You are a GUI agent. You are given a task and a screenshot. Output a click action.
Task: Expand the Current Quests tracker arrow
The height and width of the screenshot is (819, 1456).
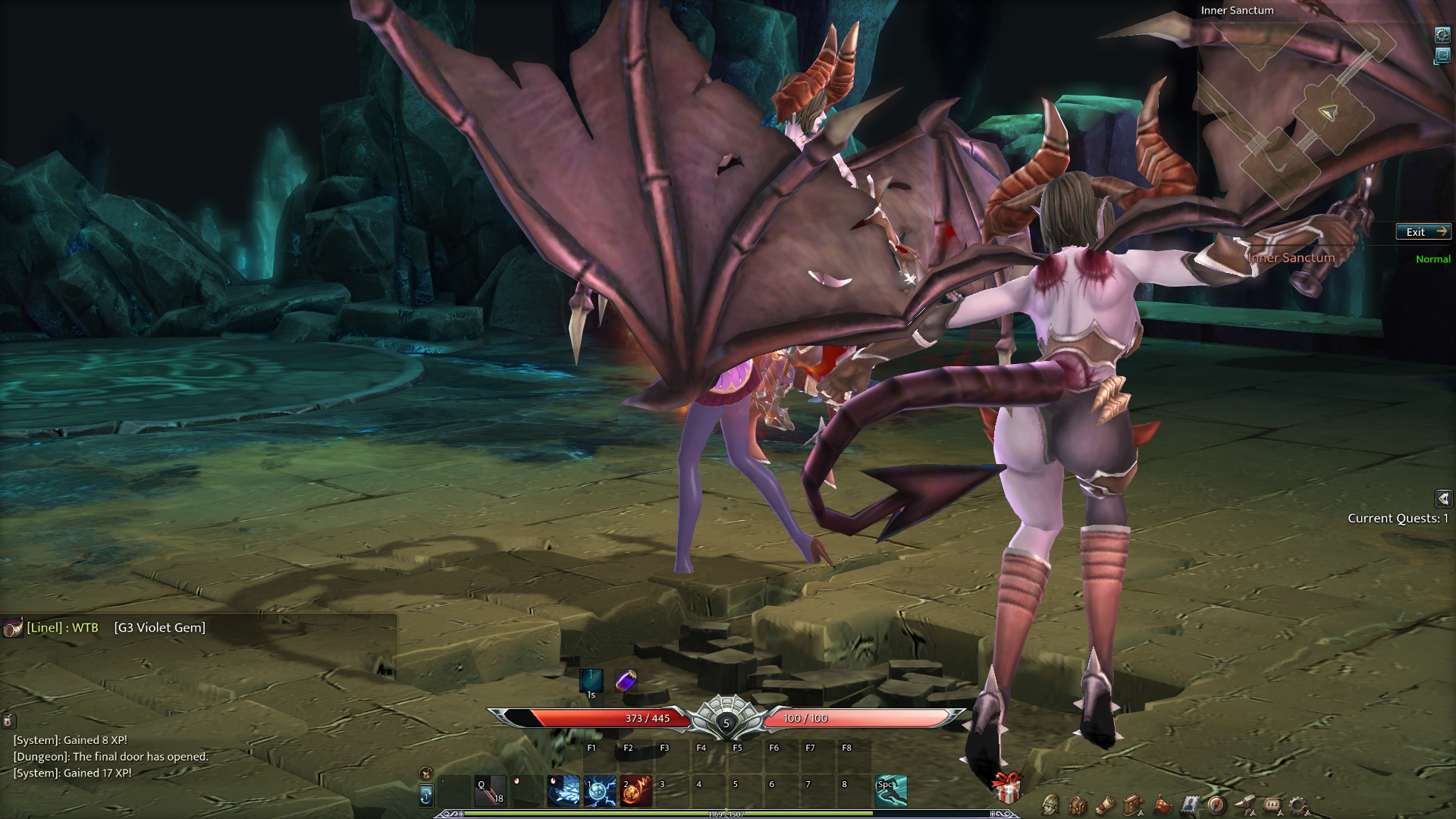(x=1443, y=498)
